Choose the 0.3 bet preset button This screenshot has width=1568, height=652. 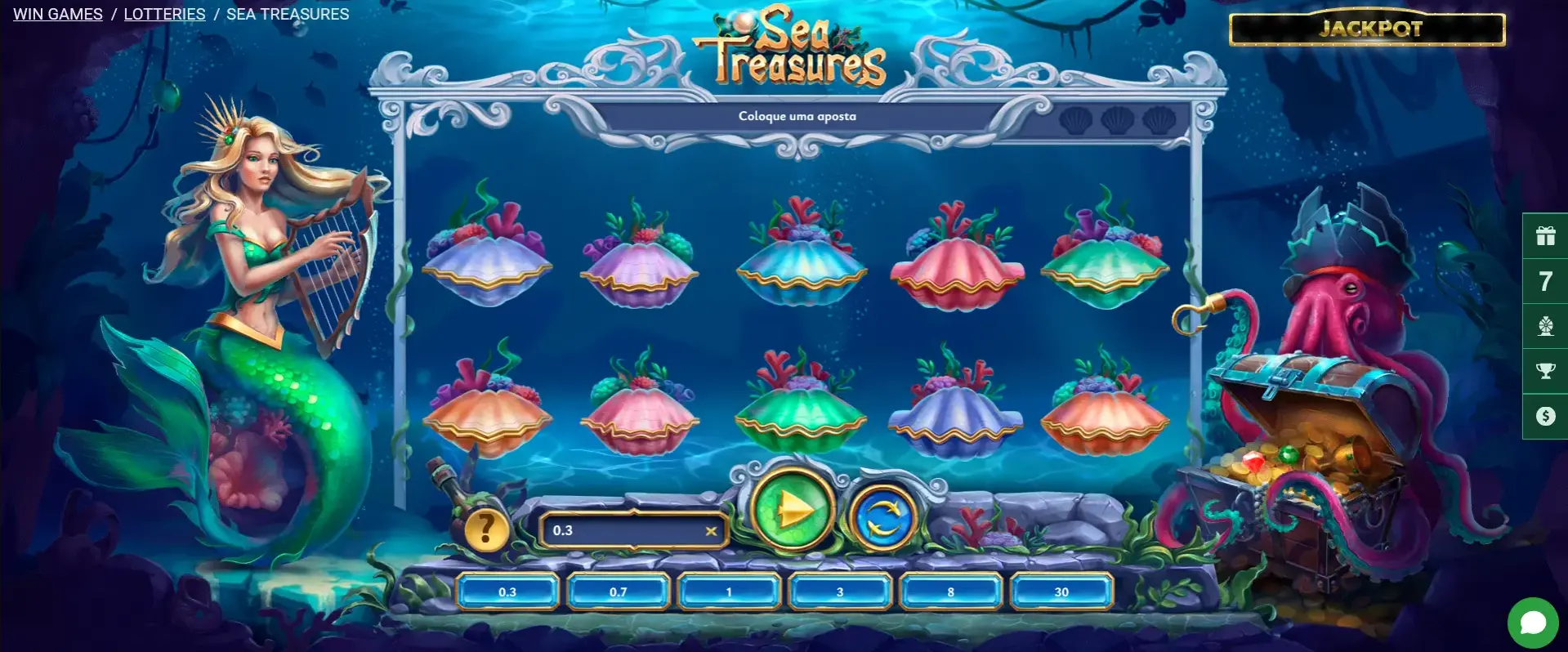click(x=507, y=592)
